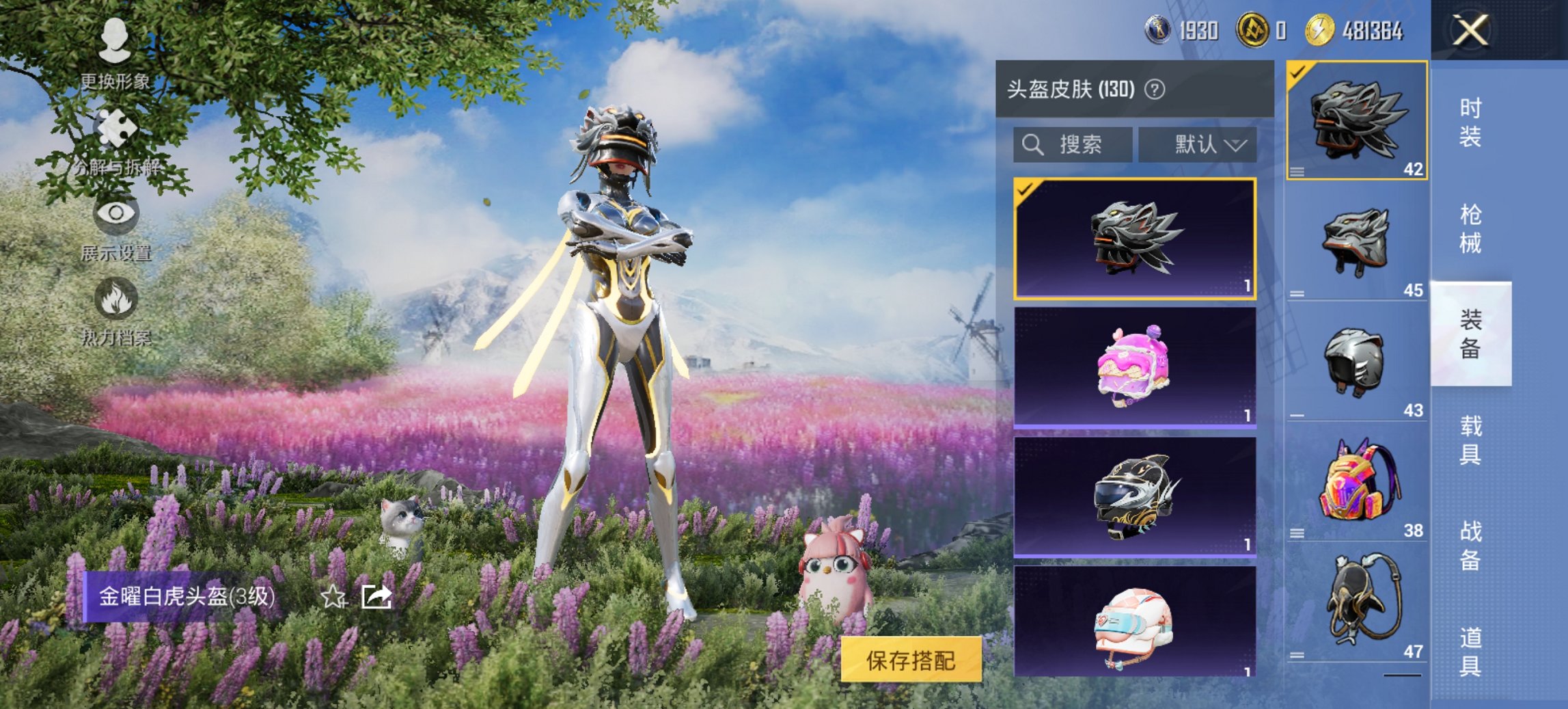Select the 分解与拆解 dismantle icon
Viewport: 1568px width, 709px height.
pos(116,126)
